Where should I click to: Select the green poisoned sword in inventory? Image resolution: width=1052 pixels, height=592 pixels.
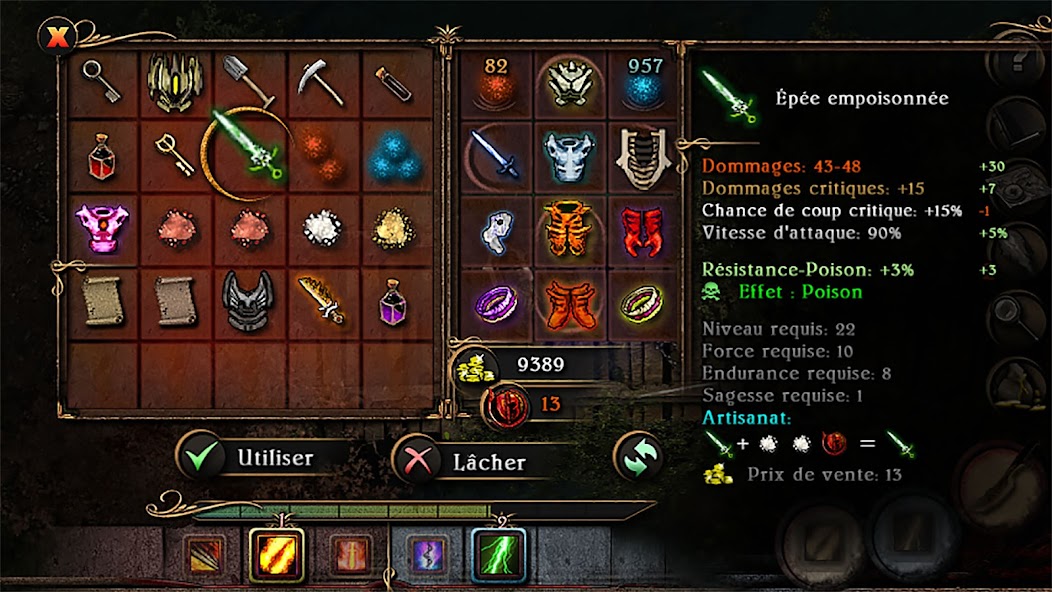tap(247, 154)
